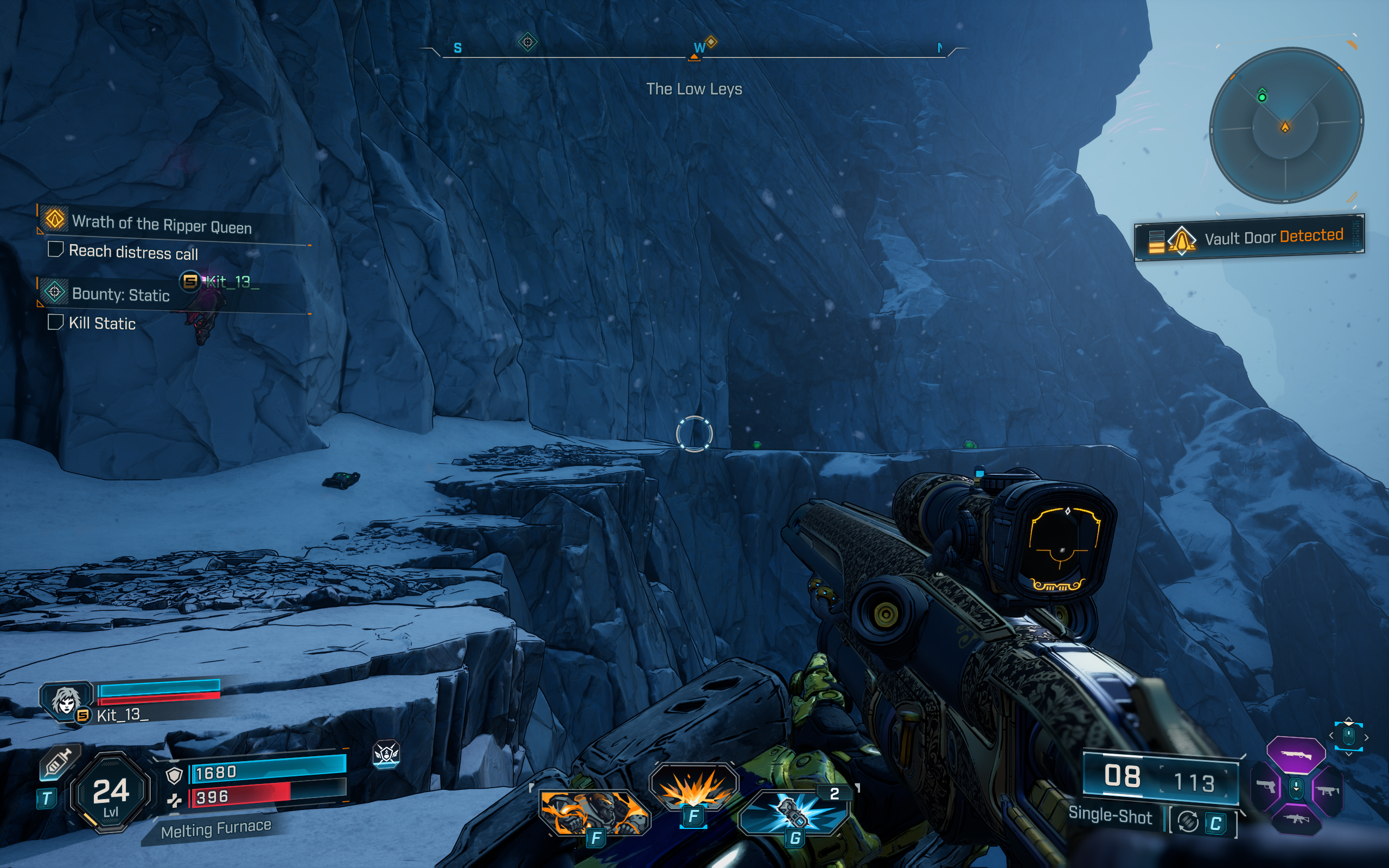Select the assault rifle weapon slot
Viewport: 1389px width, 868px height.
(1297, 820)
